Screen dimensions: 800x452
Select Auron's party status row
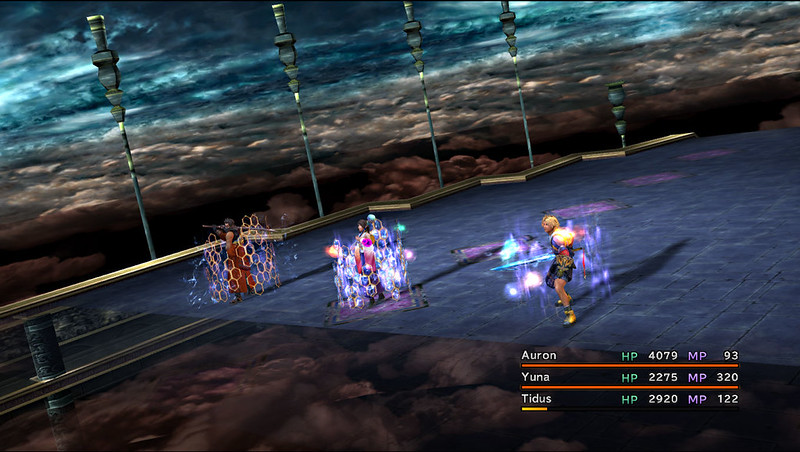click(629, 356)
